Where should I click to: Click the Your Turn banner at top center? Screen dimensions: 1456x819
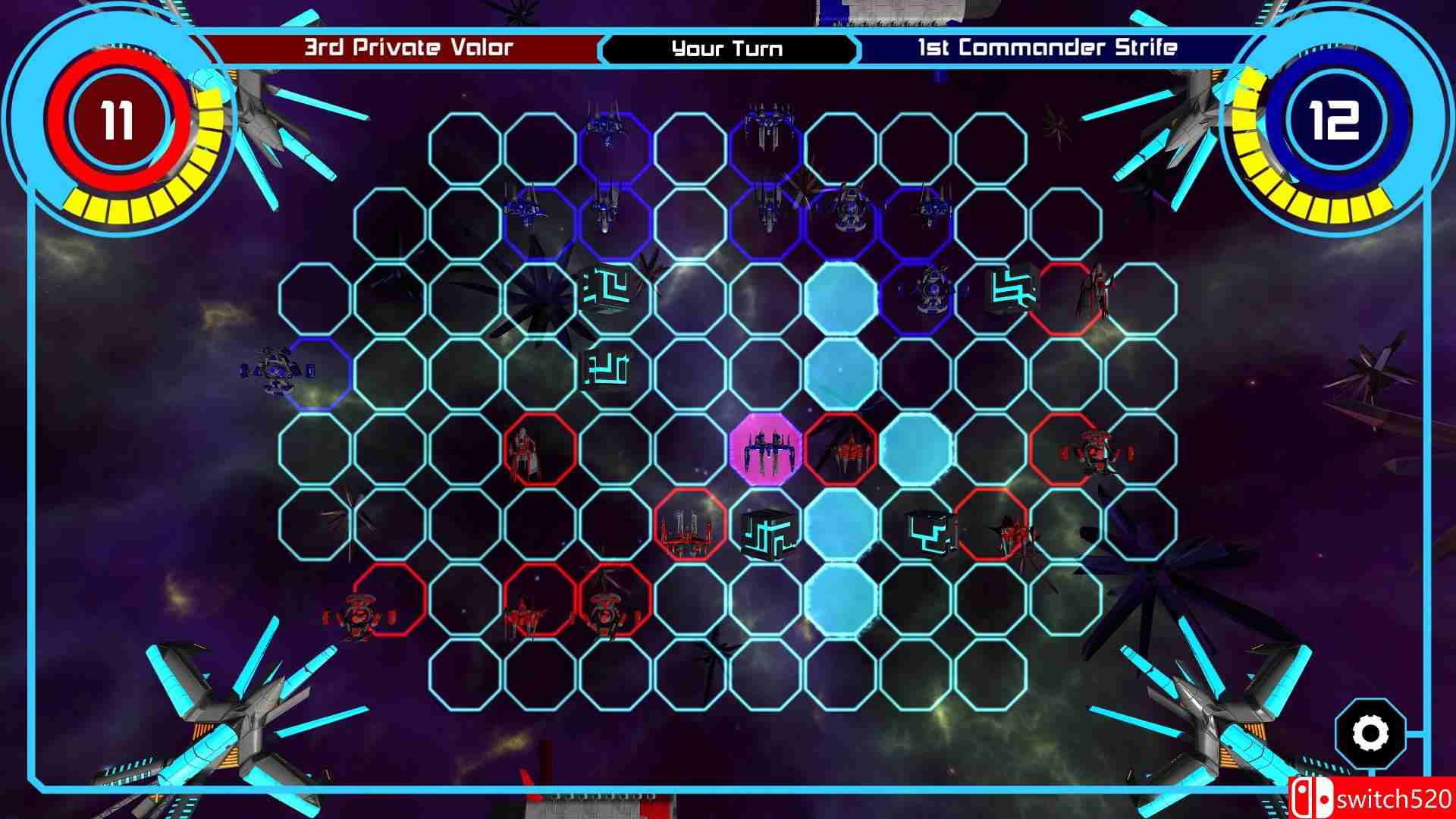[726, 49]
